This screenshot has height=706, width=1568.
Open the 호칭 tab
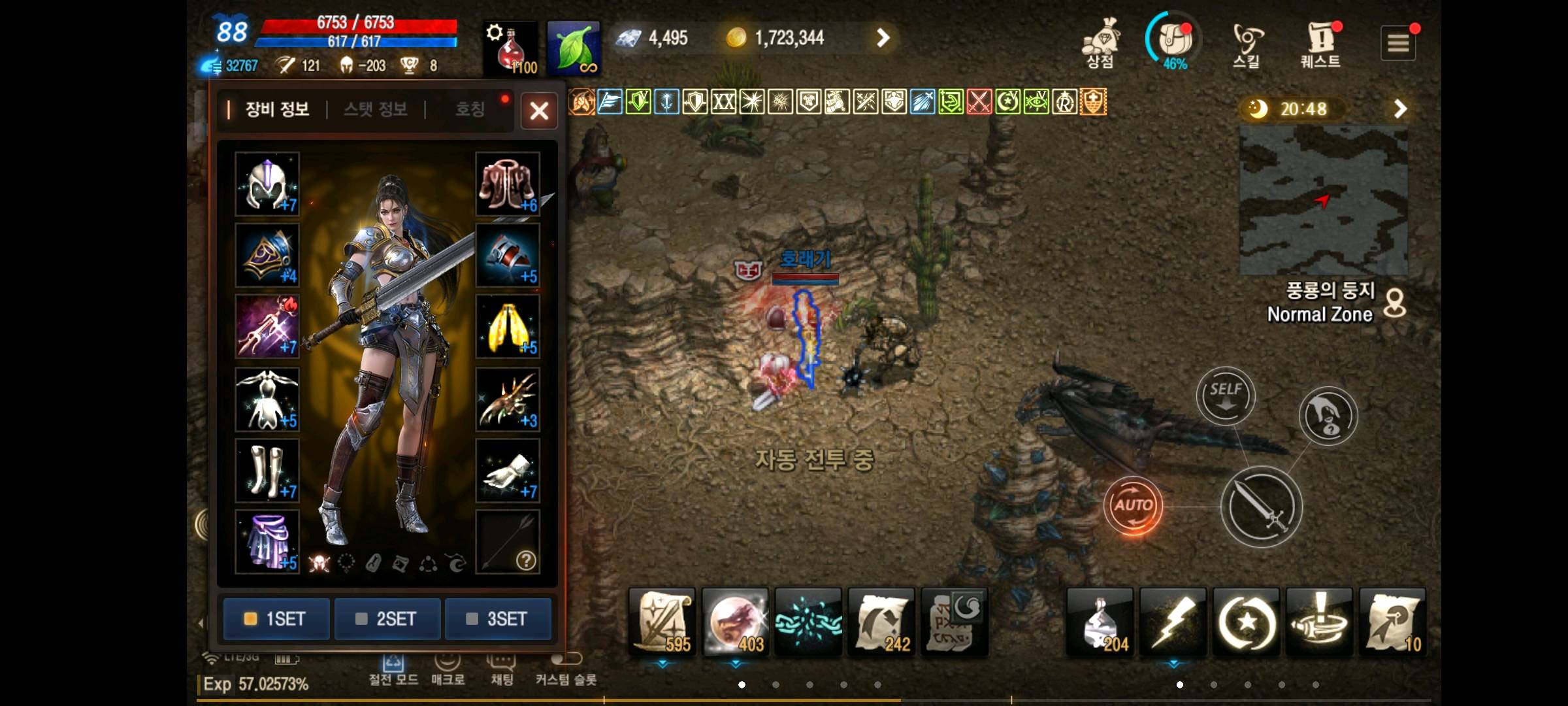point(470,109)
